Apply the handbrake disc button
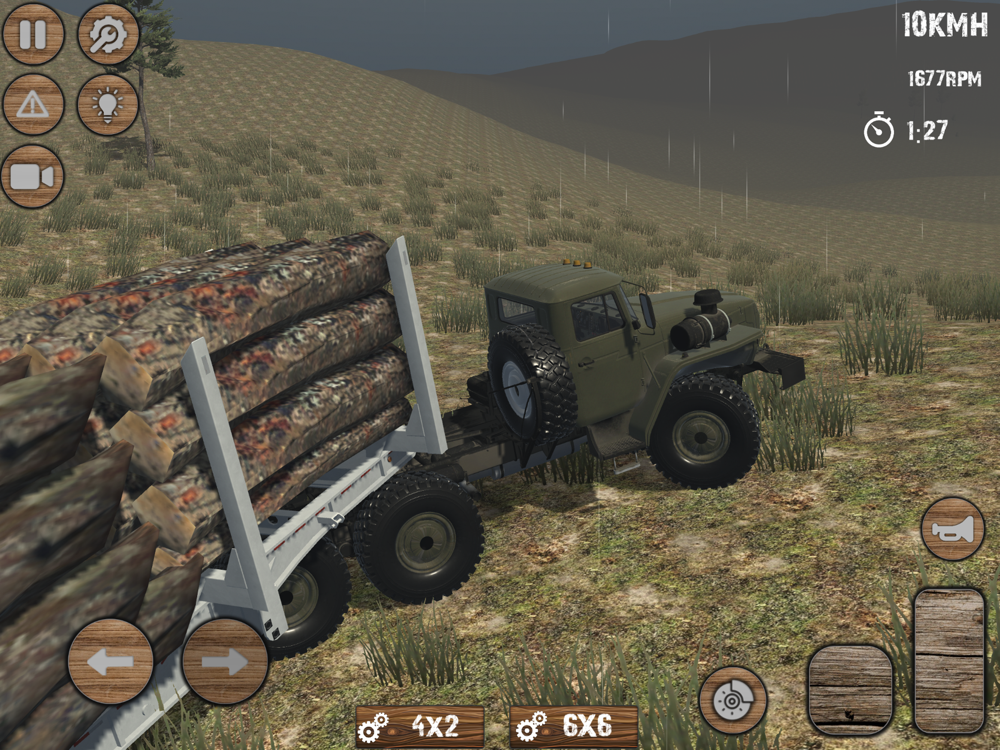 [733, 700]
